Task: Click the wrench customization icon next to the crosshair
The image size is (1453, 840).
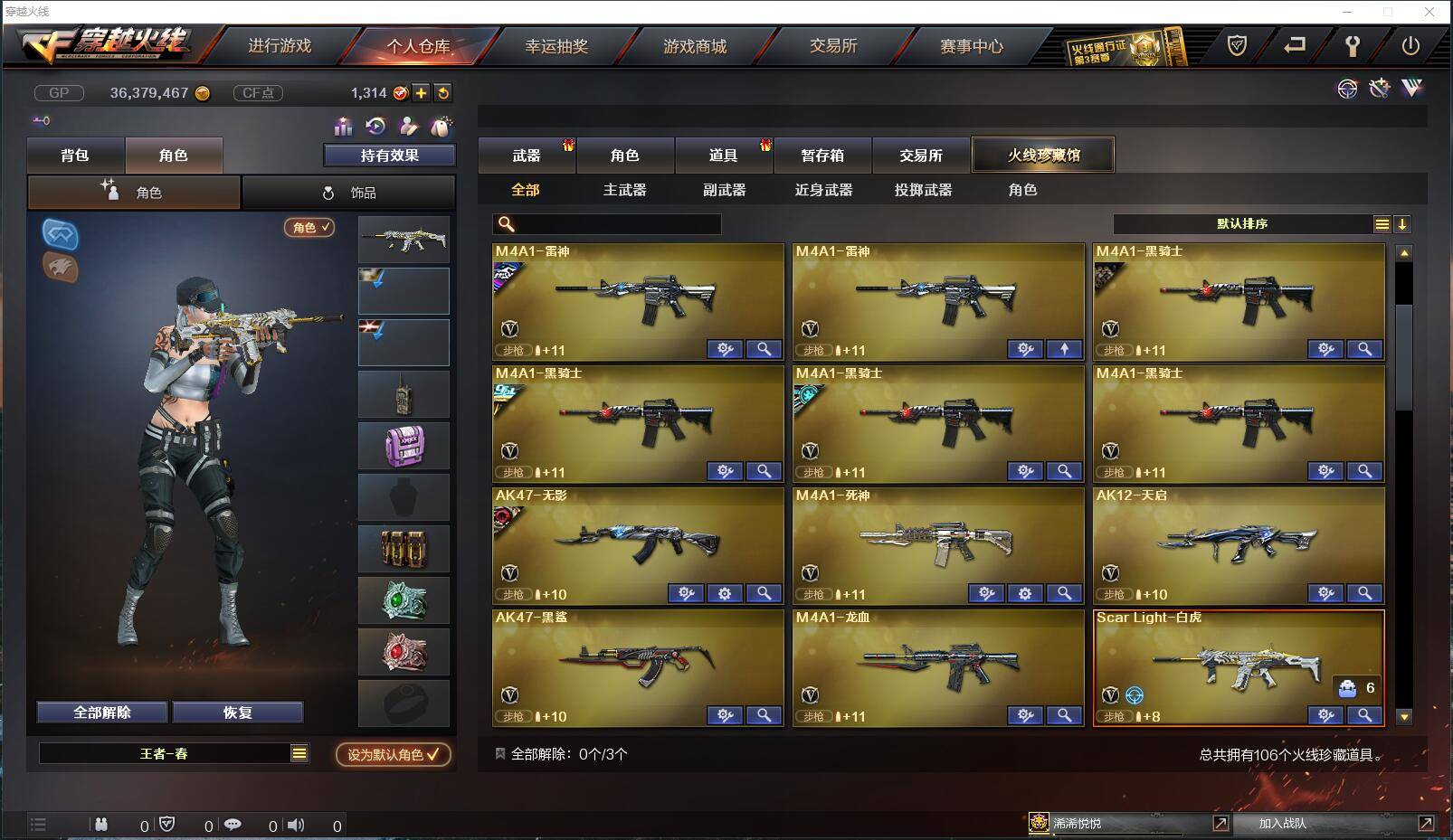Action: coord(1380,89)
